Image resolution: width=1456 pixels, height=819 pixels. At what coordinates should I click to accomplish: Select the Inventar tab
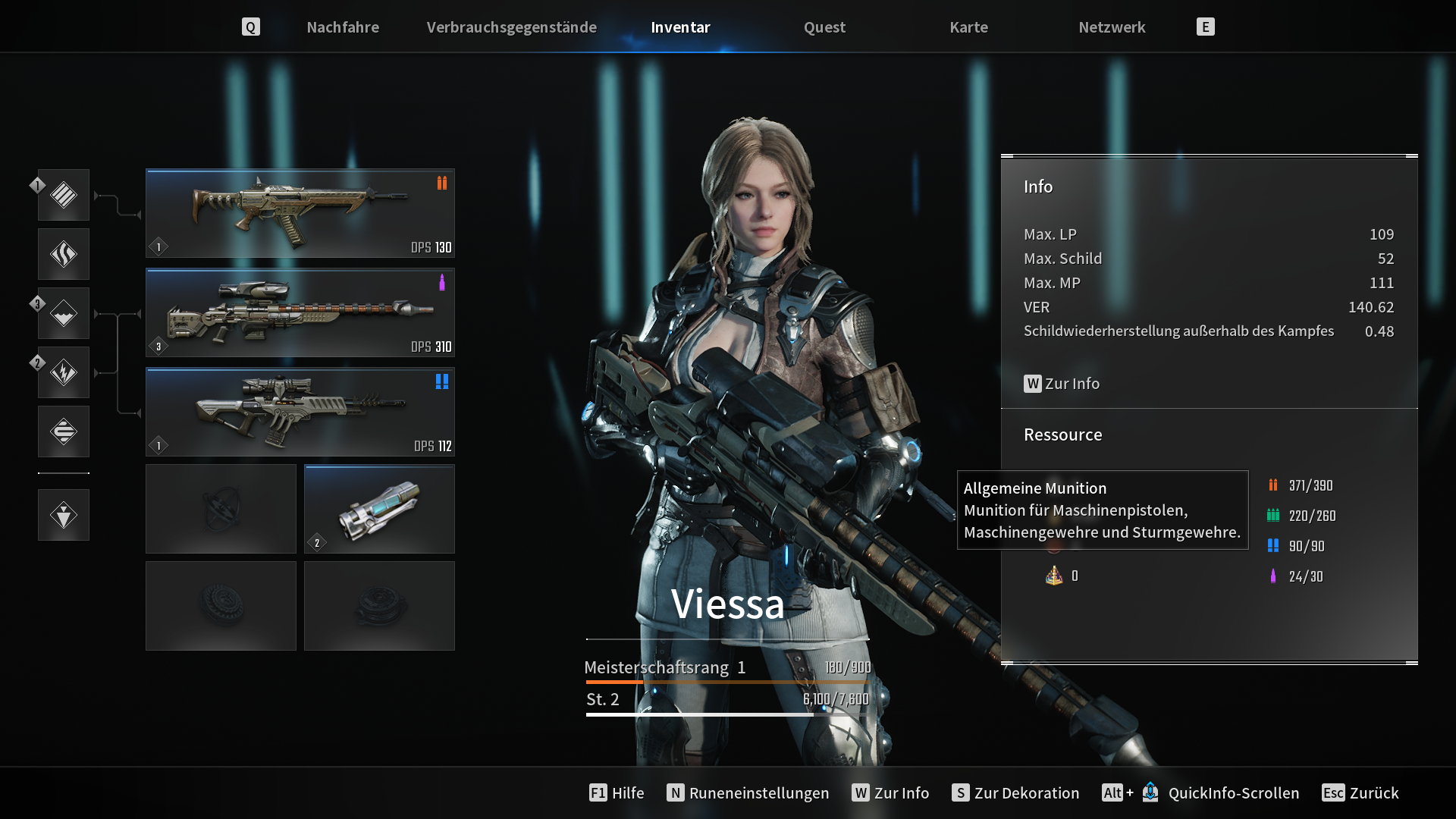680,27
